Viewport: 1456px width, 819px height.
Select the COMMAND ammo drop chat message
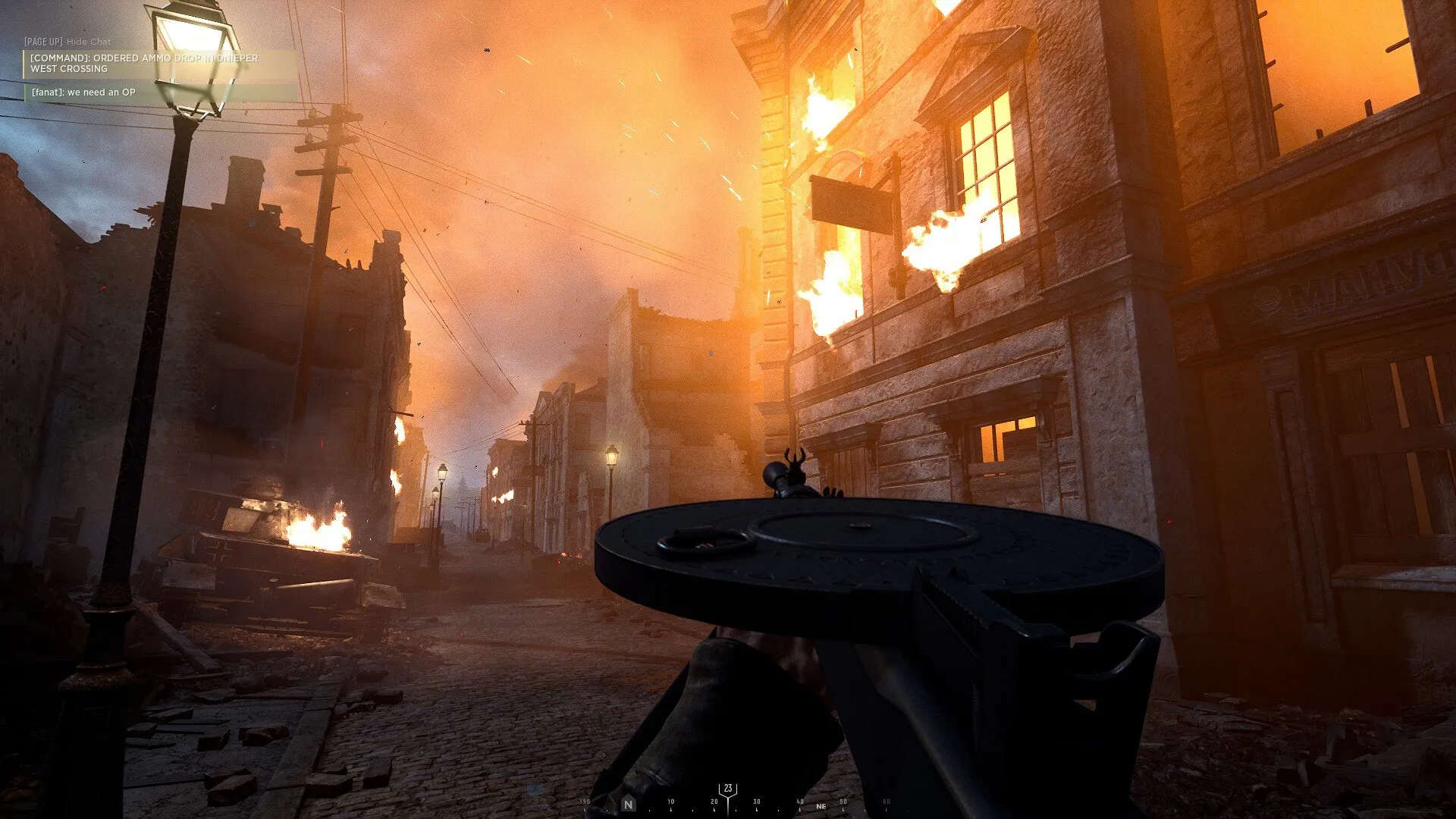tap(144, 64)
